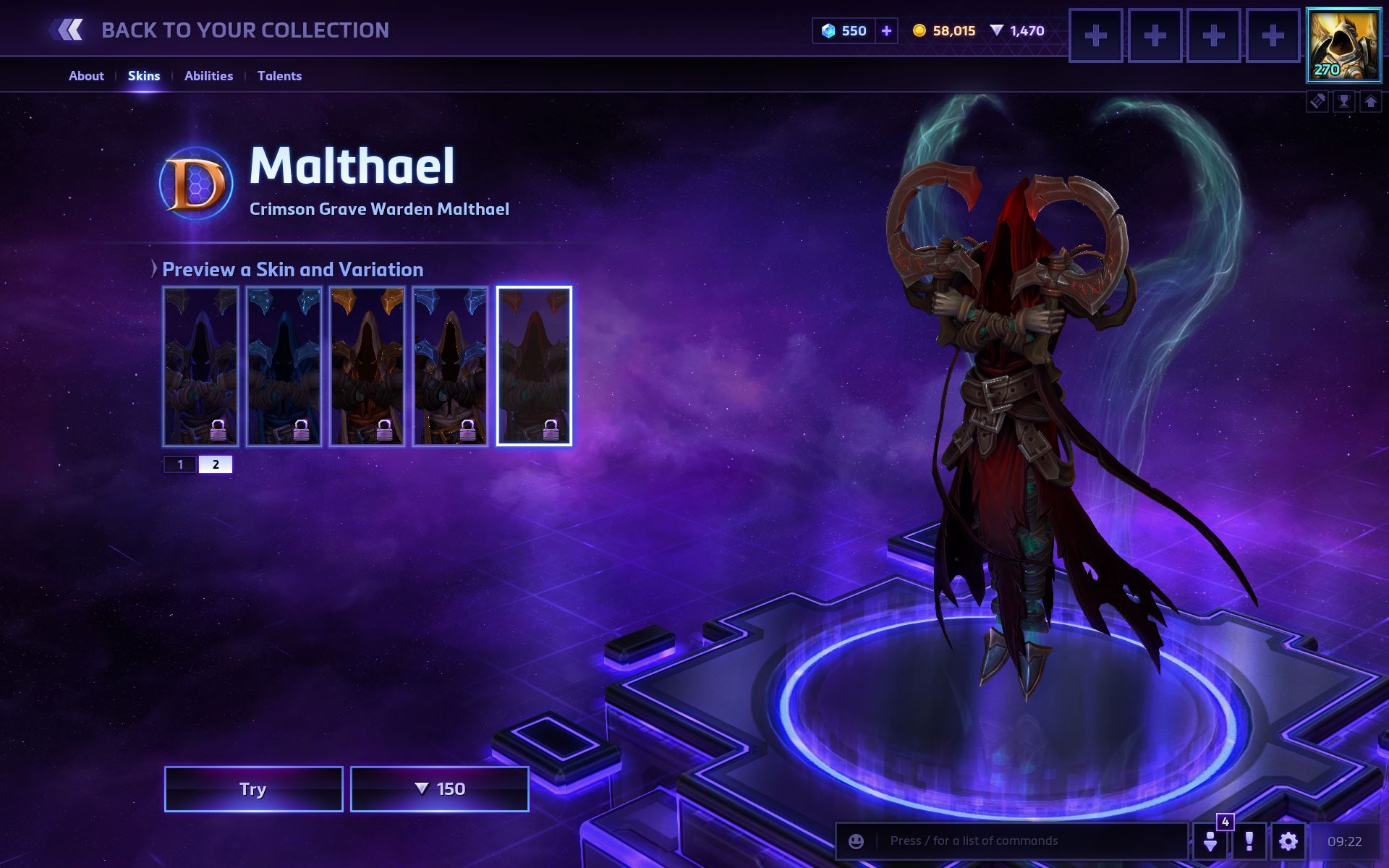Screen dimensions: 1389x868
Task: Preview the orange-hooded skin variation
Action: (367, 365)
